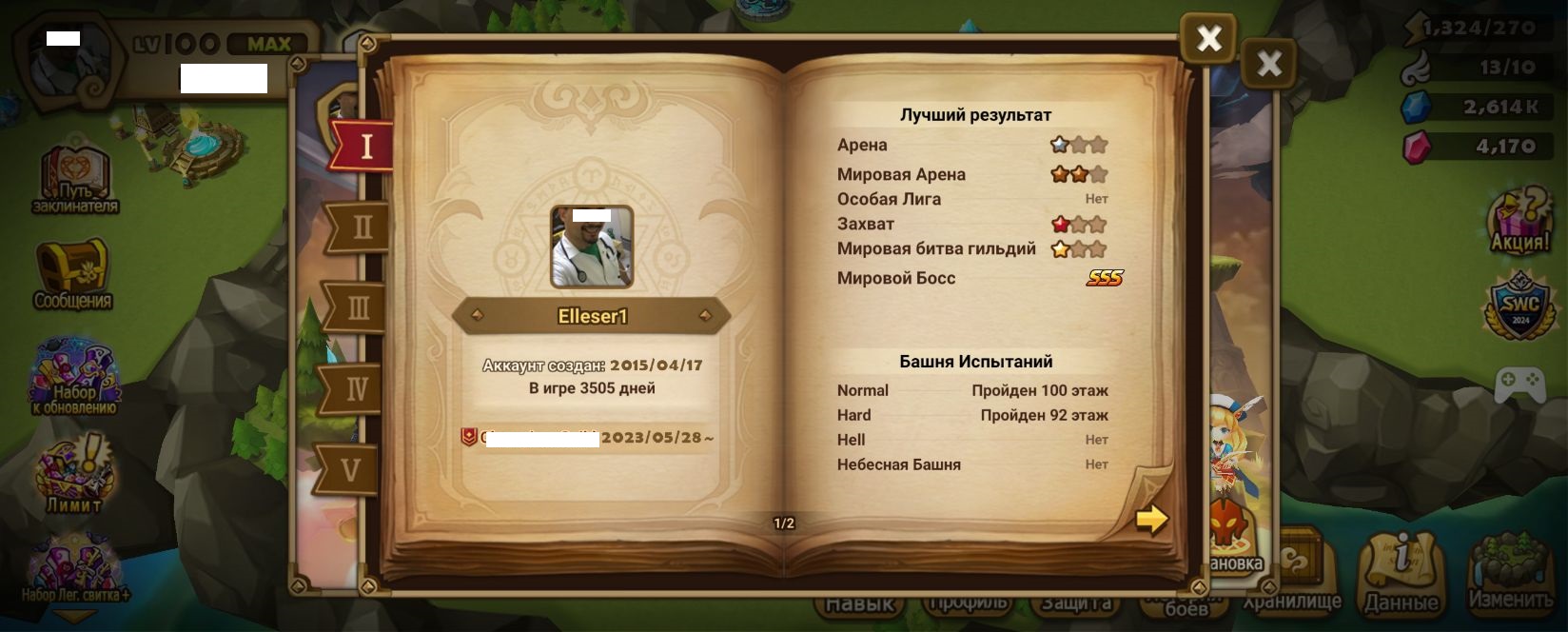The width and height of the screenshot is (1568, 632).
Task: Open the Акция! gift box
Action: click(x=1519, y=221)
